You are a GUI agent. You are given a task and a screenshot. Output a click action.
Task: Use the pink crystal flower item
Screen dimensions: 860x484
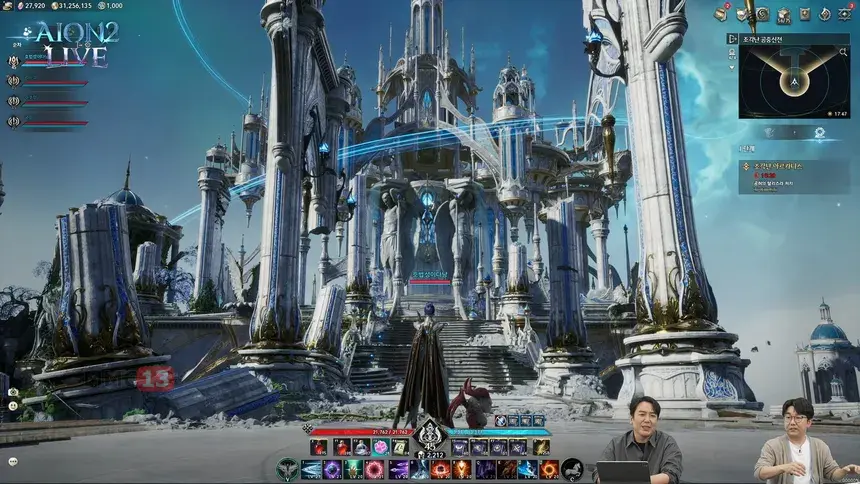point(380,447)
